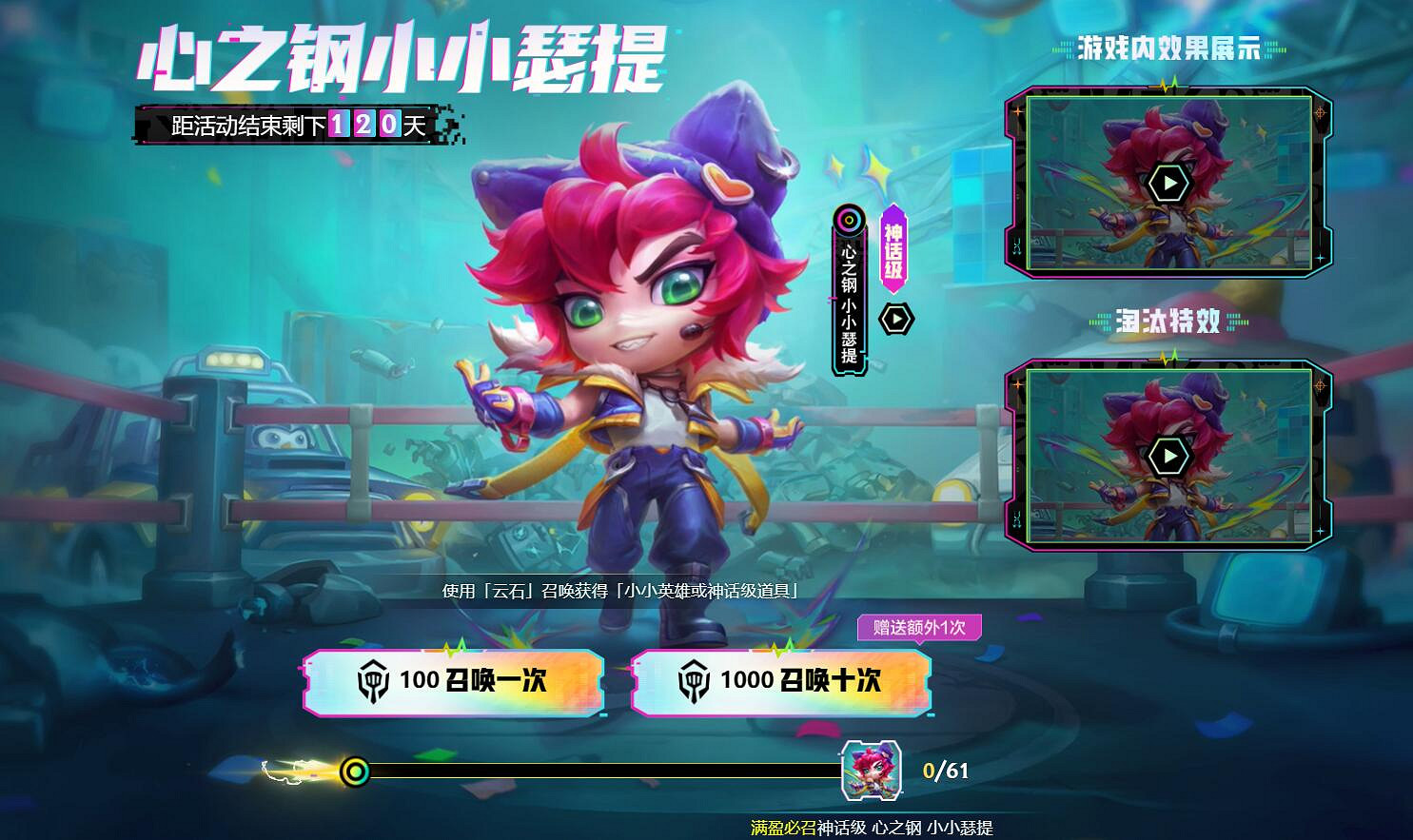Open the 游戏内效果展示 section header

1168,47
